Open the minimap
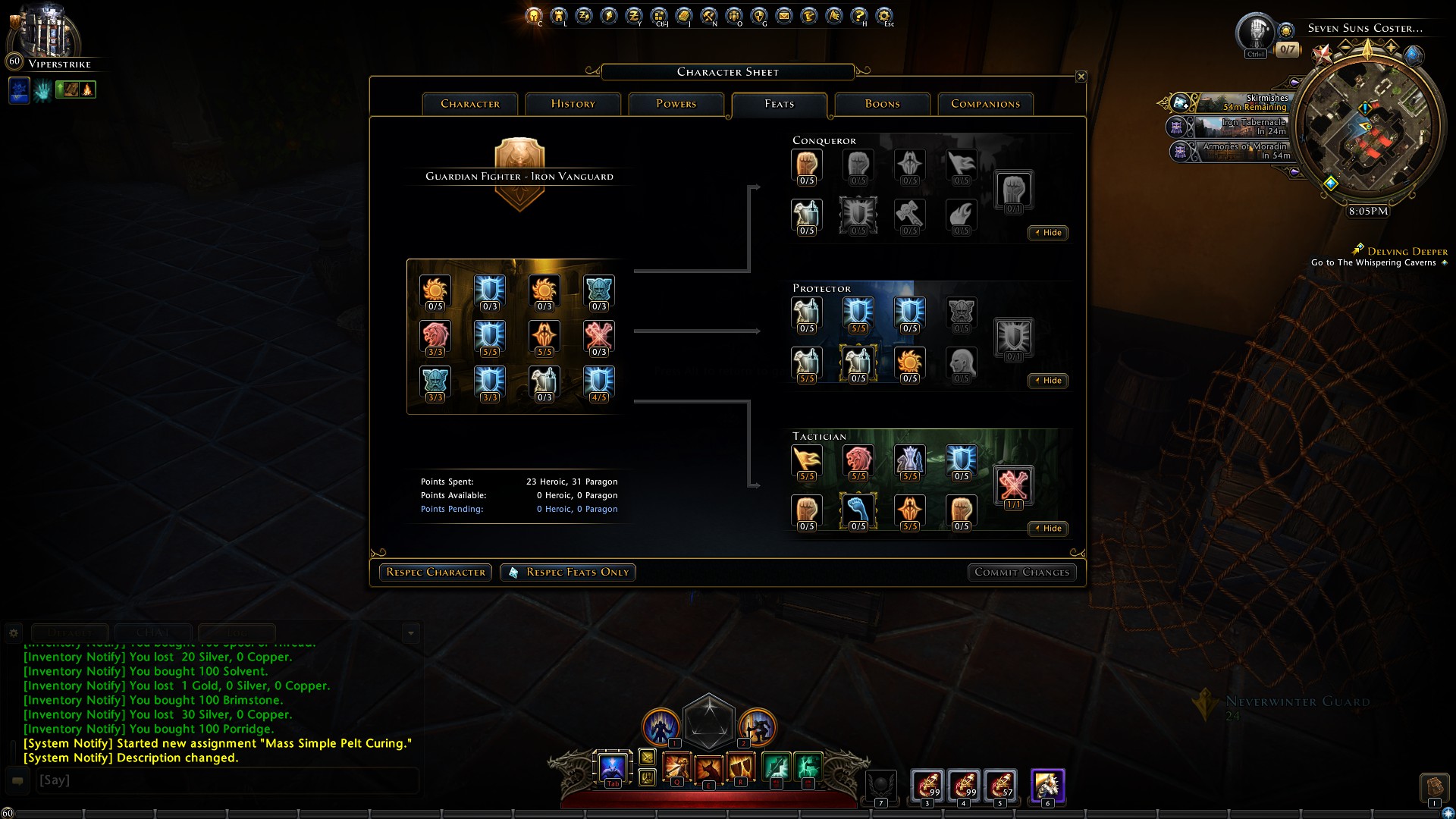This screenshot has width=1456, height=819. coord(1367,130)
